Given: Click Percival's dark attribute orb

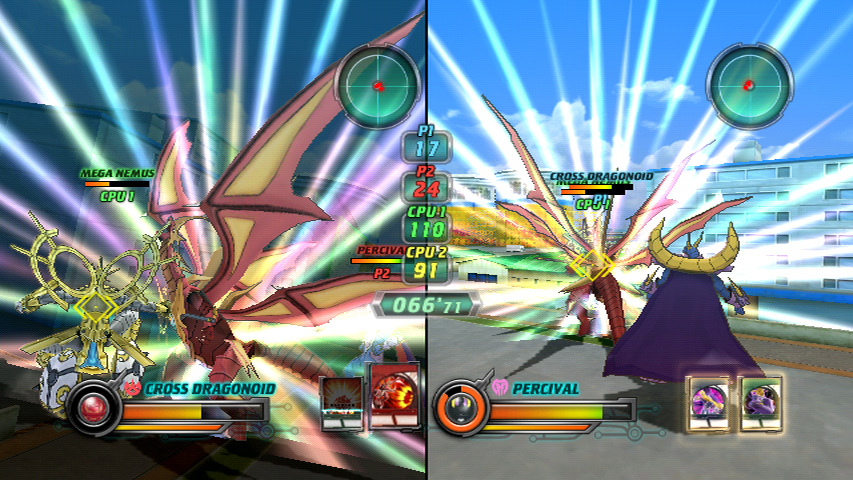Looking at the screenshot, I should point(463,407).
